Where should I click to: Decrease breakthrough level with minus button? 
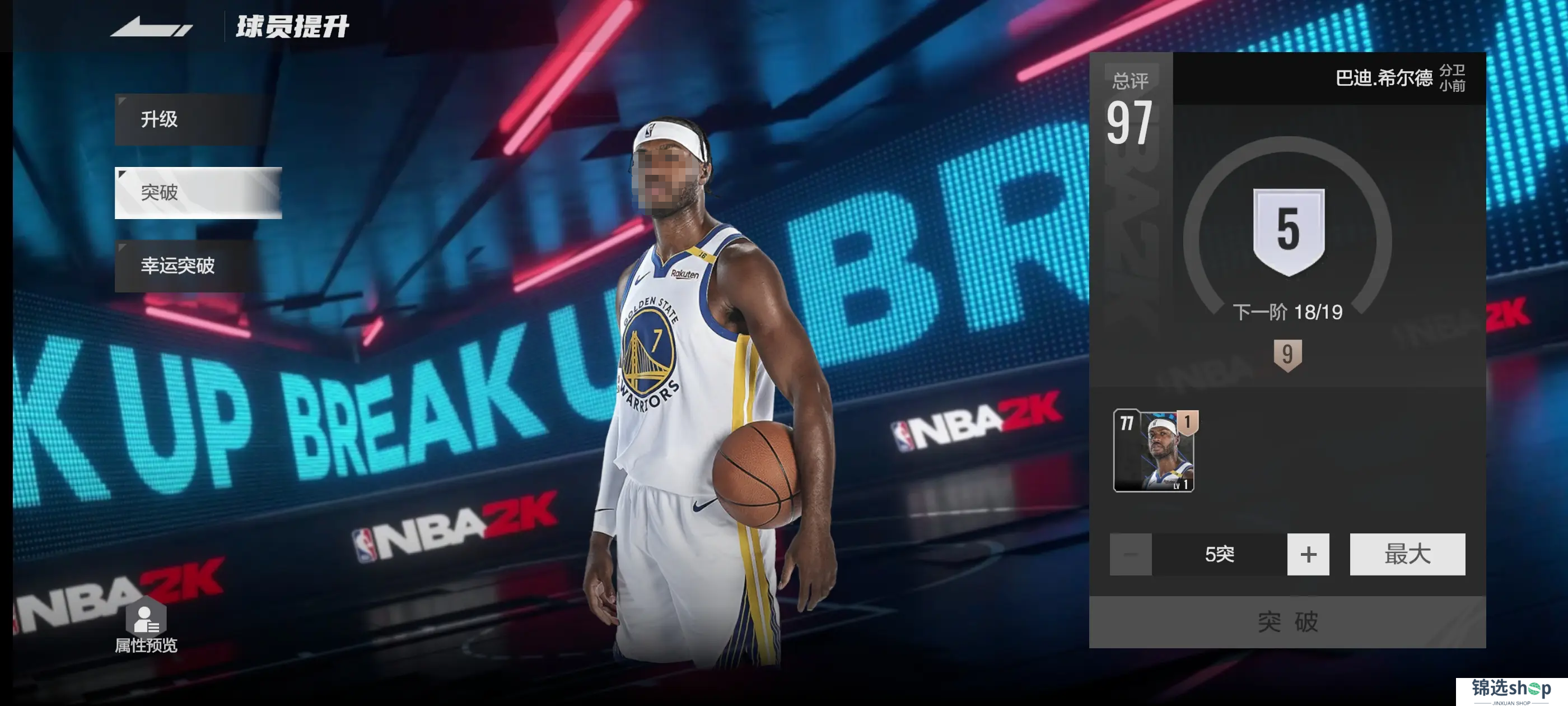click(x=1130, y=554)
